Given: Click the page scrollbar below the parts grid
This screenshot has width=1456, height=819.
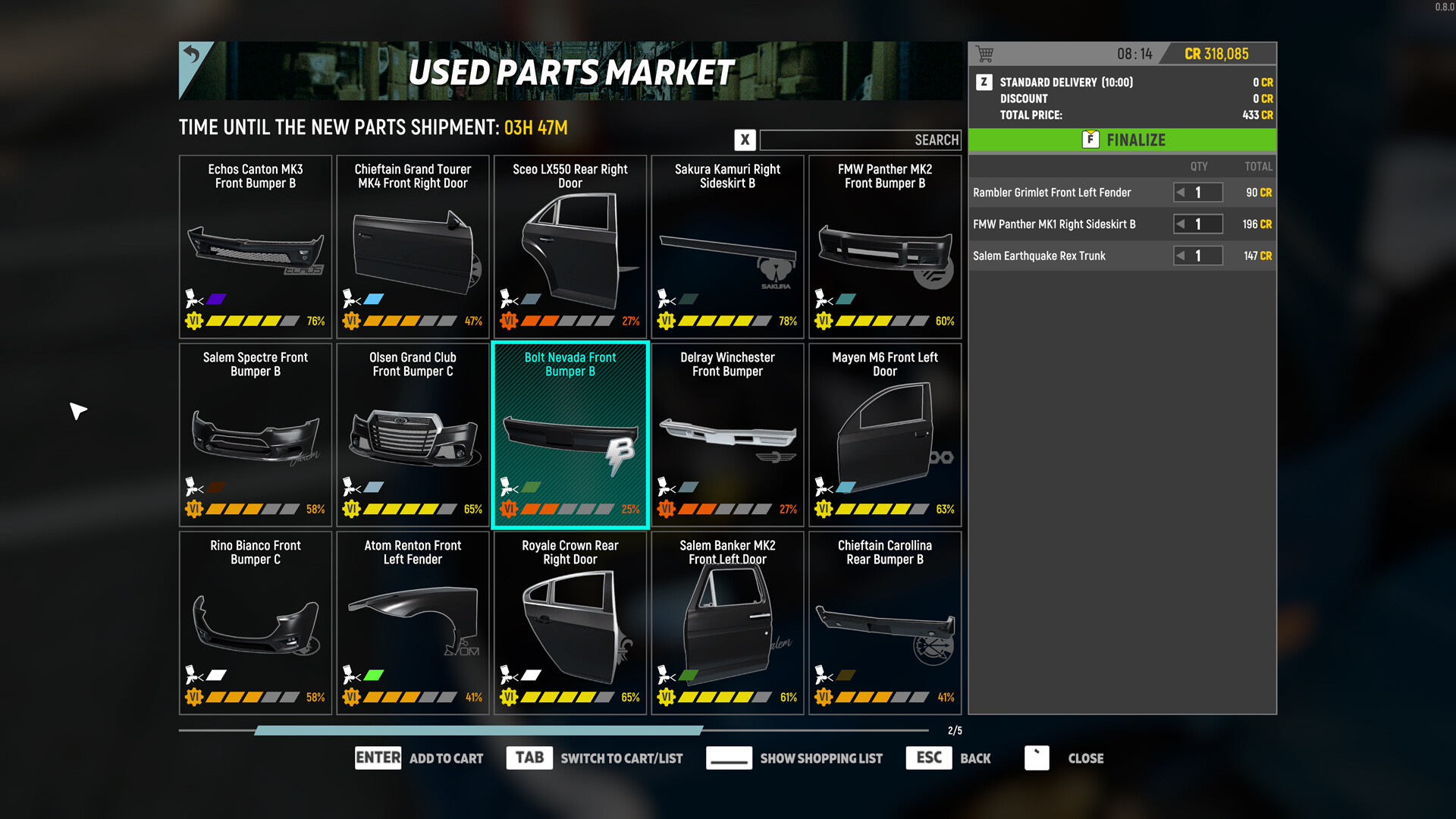Looking at the screenshot, I should coord(478,730).
